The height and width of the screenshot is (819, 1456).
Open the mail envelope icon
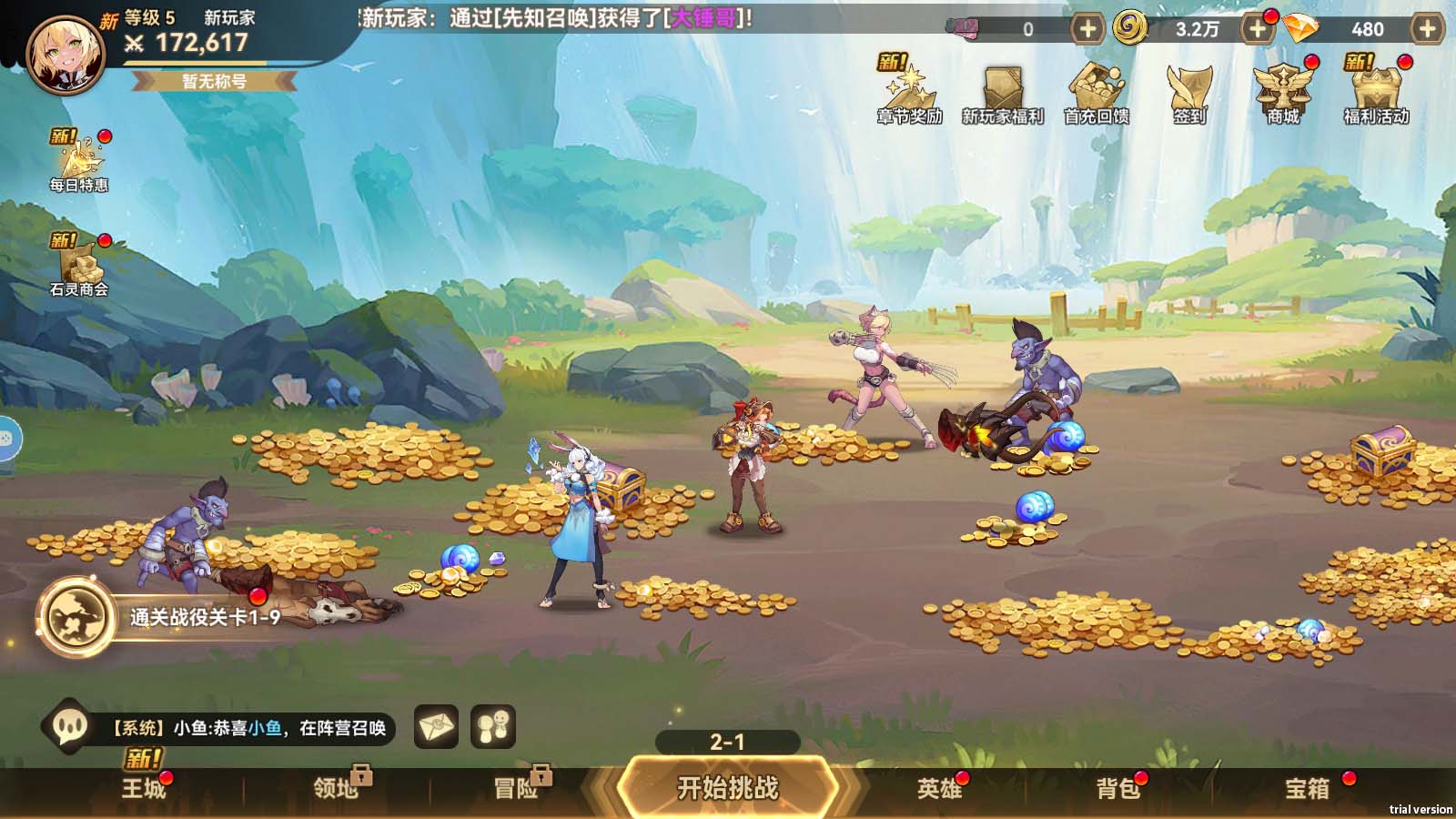tap(435, 724)
